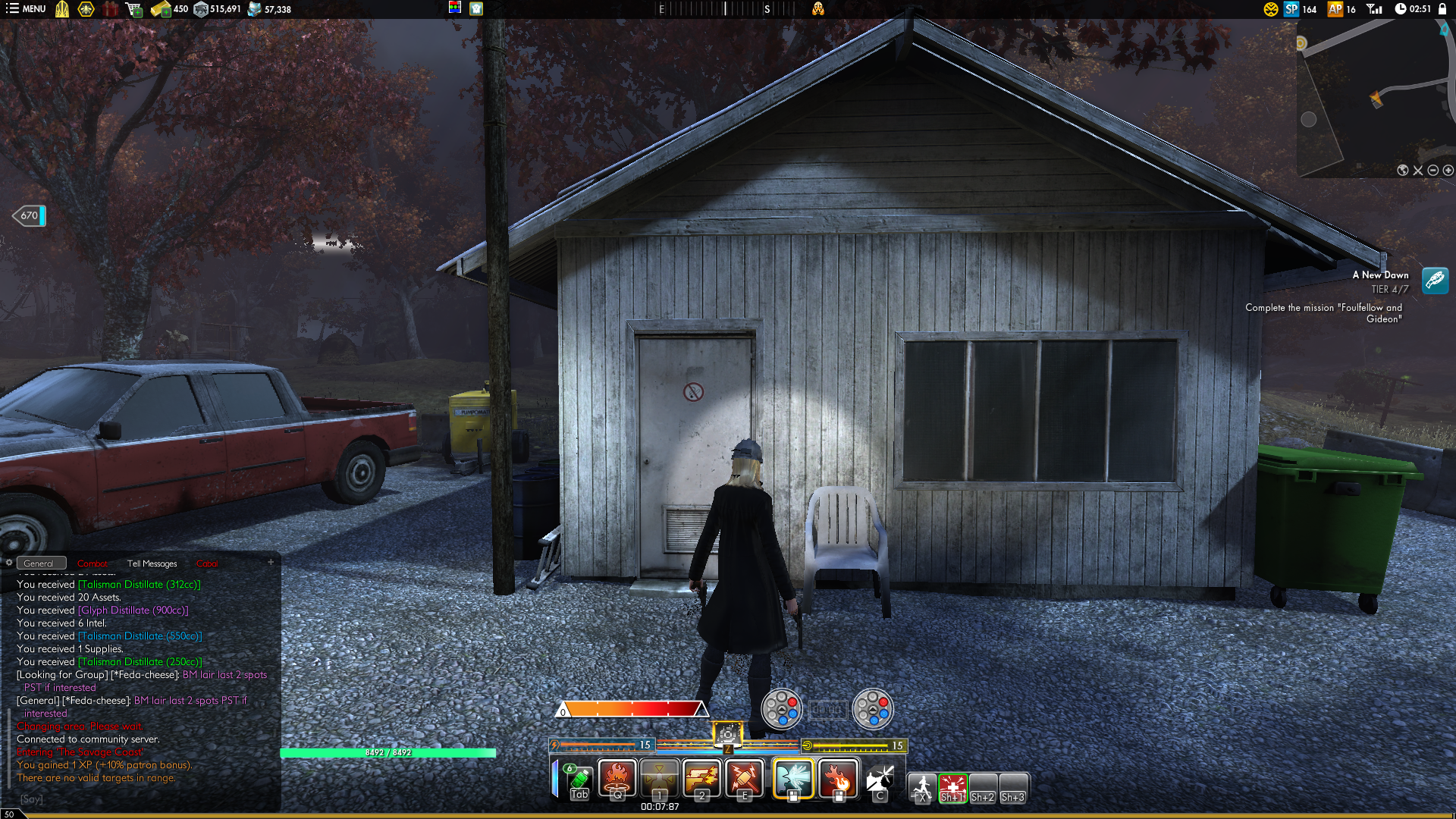Open the A New Dawn mission tracker icon

coord(1435,281)
